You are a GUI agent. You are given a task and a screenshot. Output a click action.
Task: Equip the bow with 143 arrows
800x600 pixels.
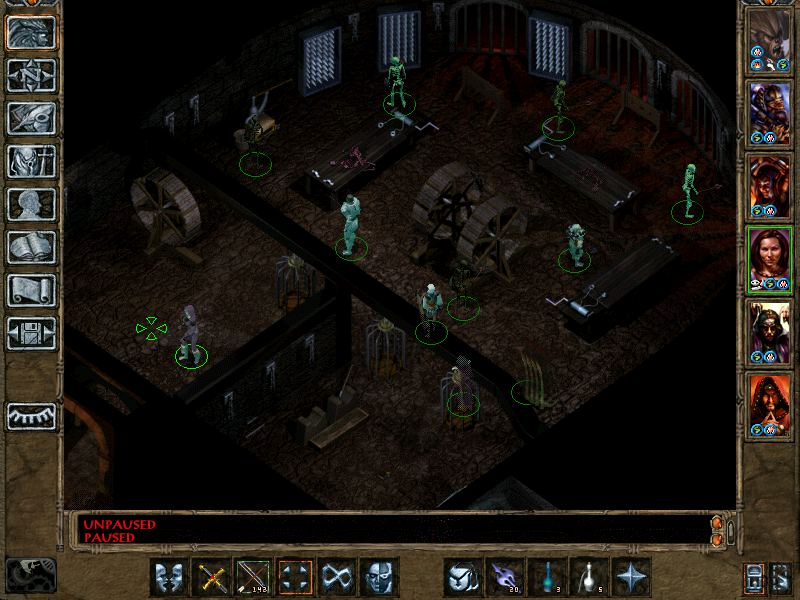(x=253, y=577)
